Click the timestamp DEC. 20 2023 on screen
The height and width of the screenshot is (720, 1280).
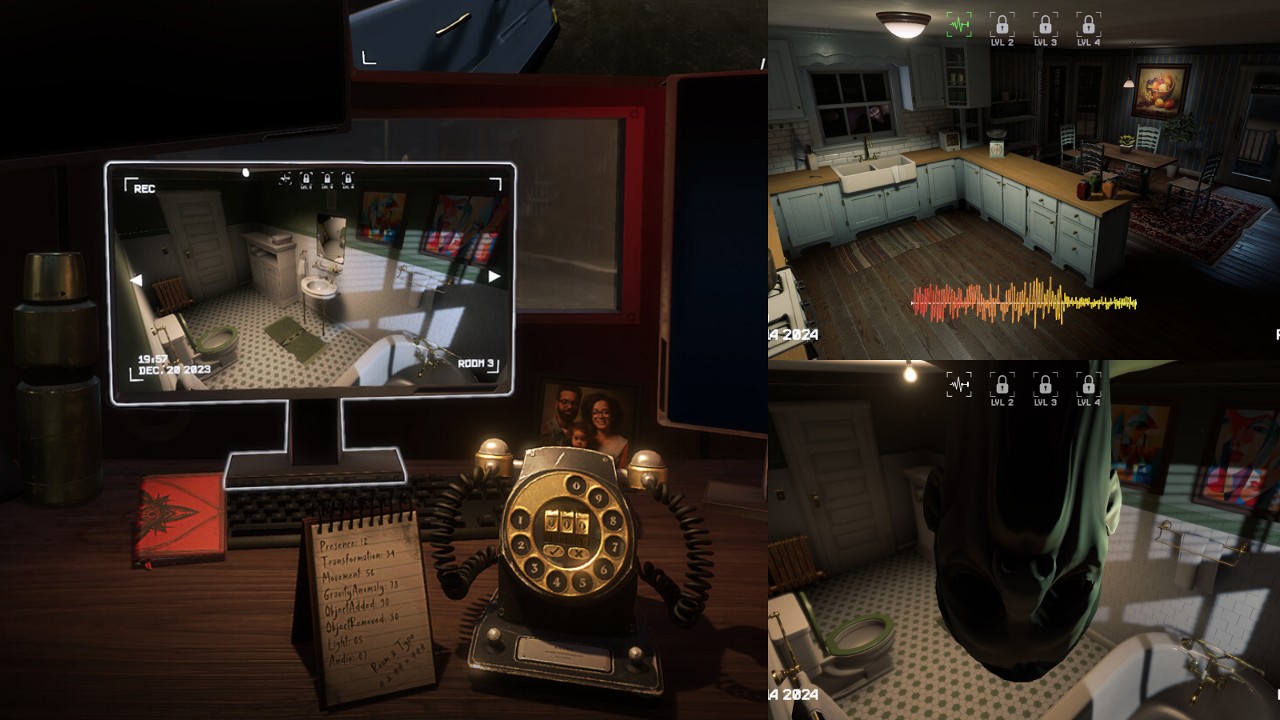point(173,368)
